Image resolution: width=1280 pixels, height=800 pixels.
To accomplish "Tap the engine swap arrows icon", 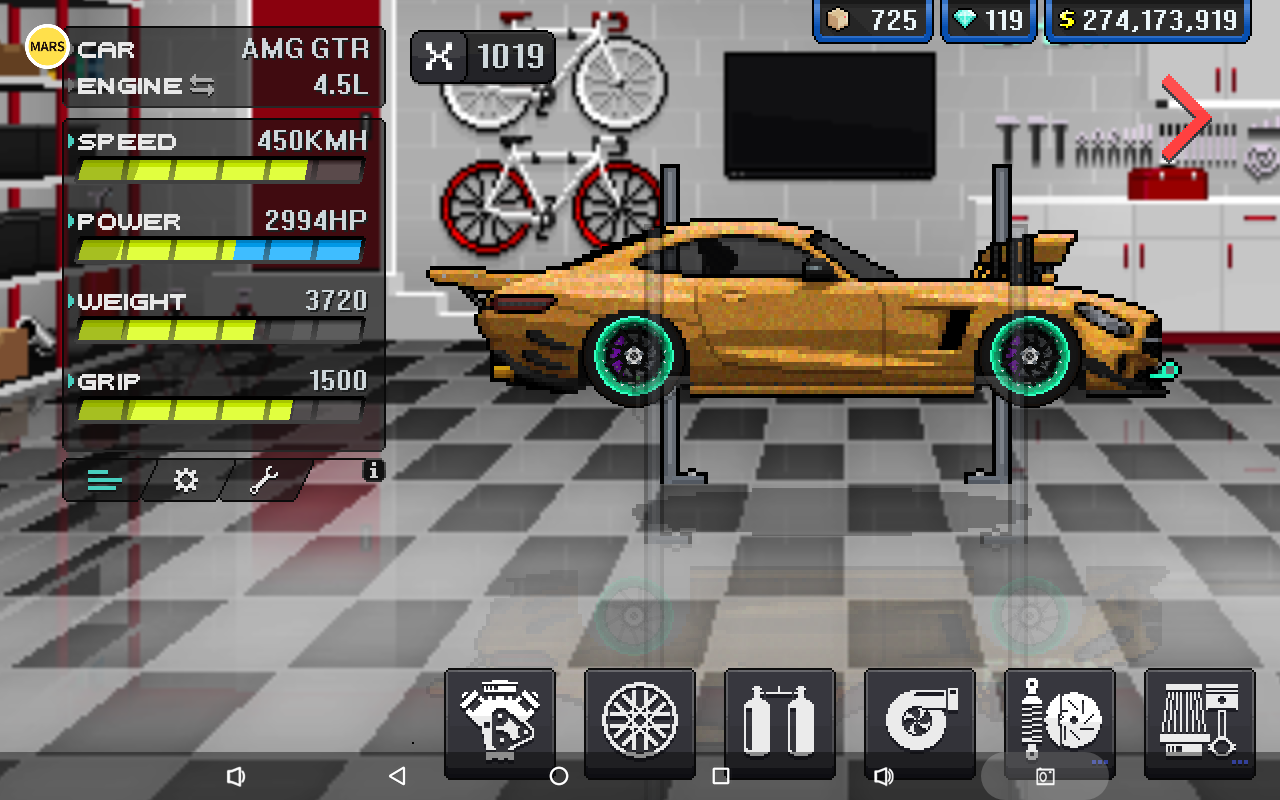I will click(x=202, y=86).
